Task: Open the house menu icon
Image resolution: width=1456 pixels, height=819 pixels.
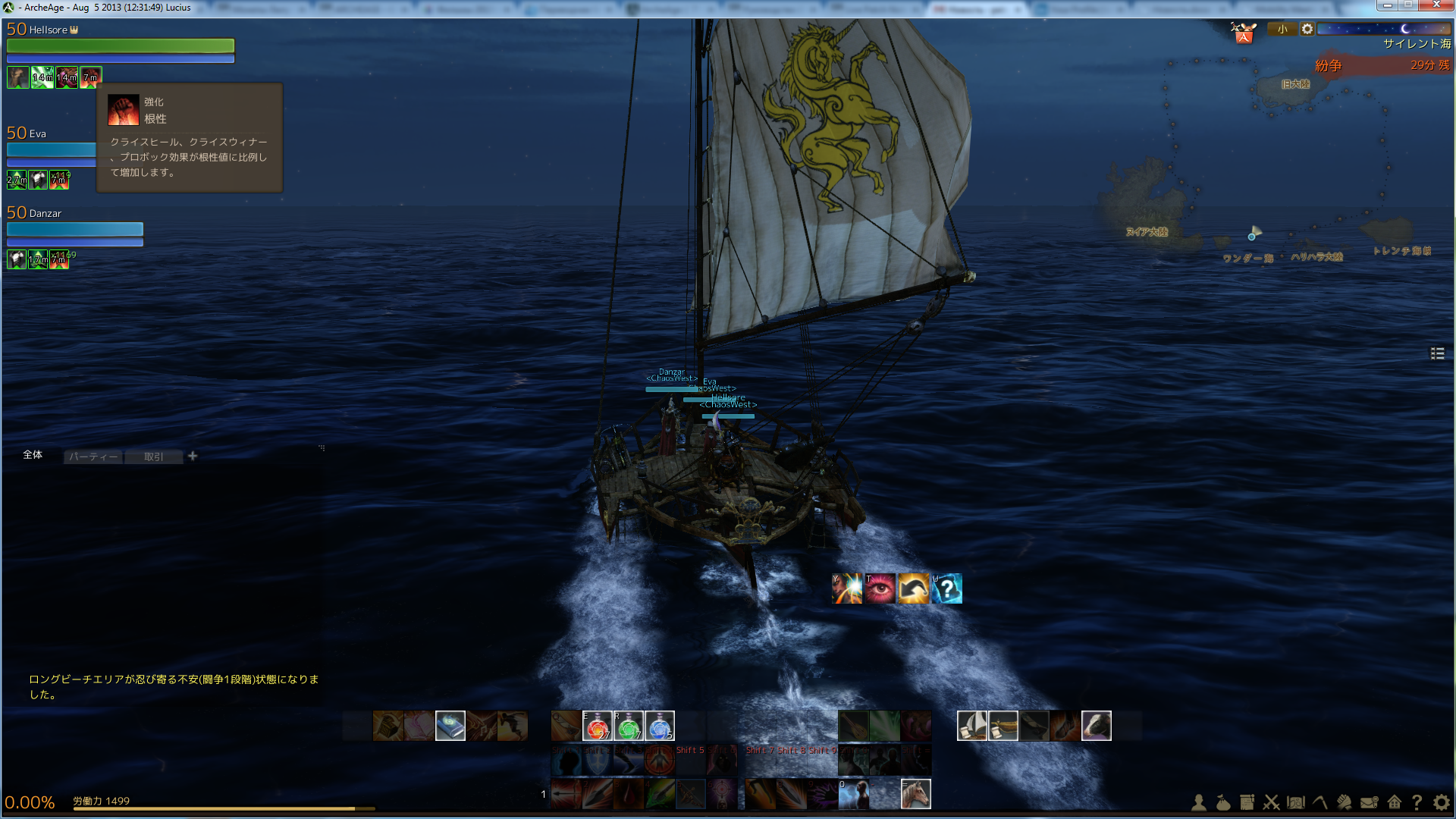Action: [x=1394, y=802]
